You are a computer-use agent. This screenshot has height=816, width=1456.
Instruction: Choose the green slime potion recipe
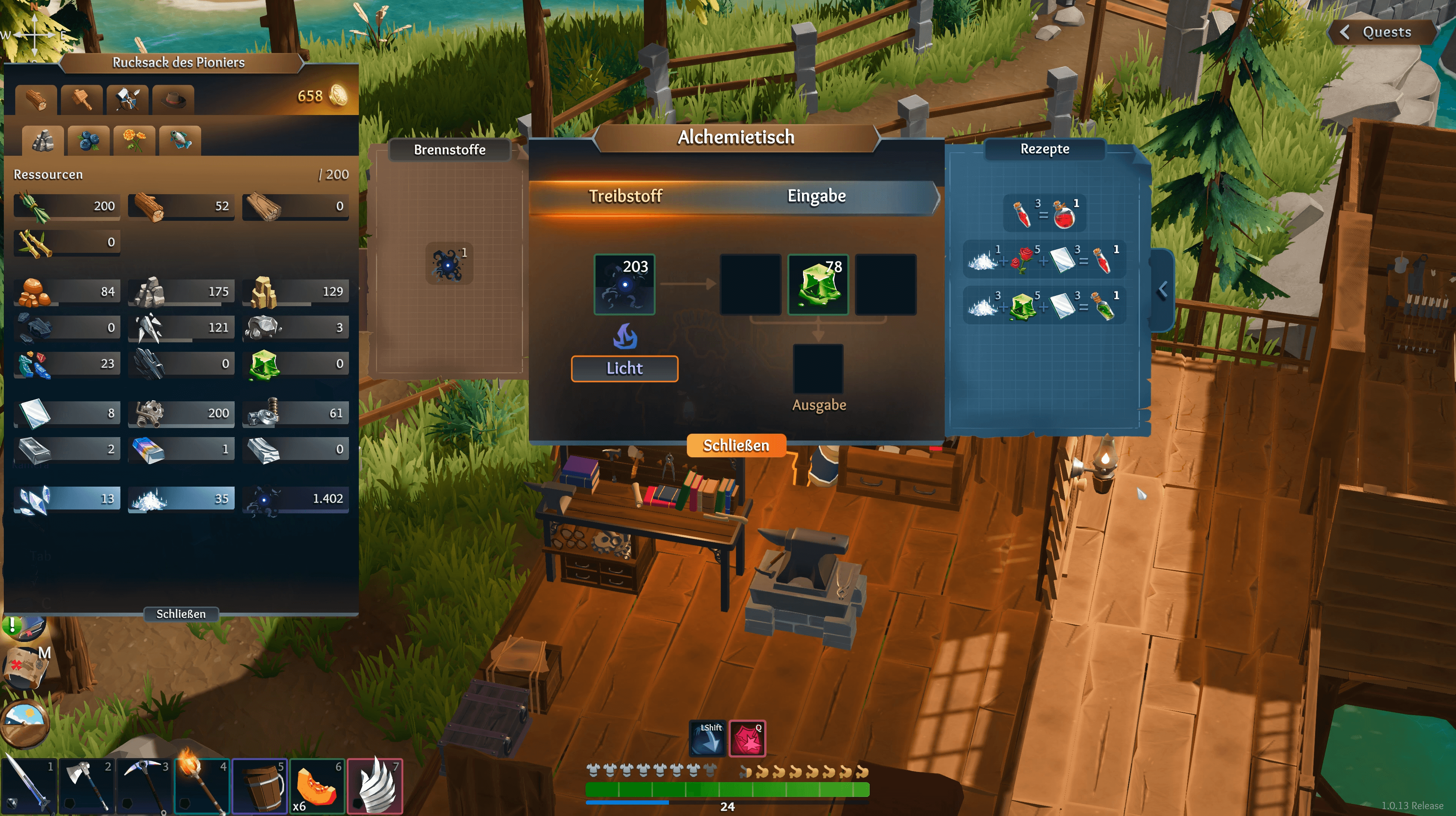click(1045, 305)
